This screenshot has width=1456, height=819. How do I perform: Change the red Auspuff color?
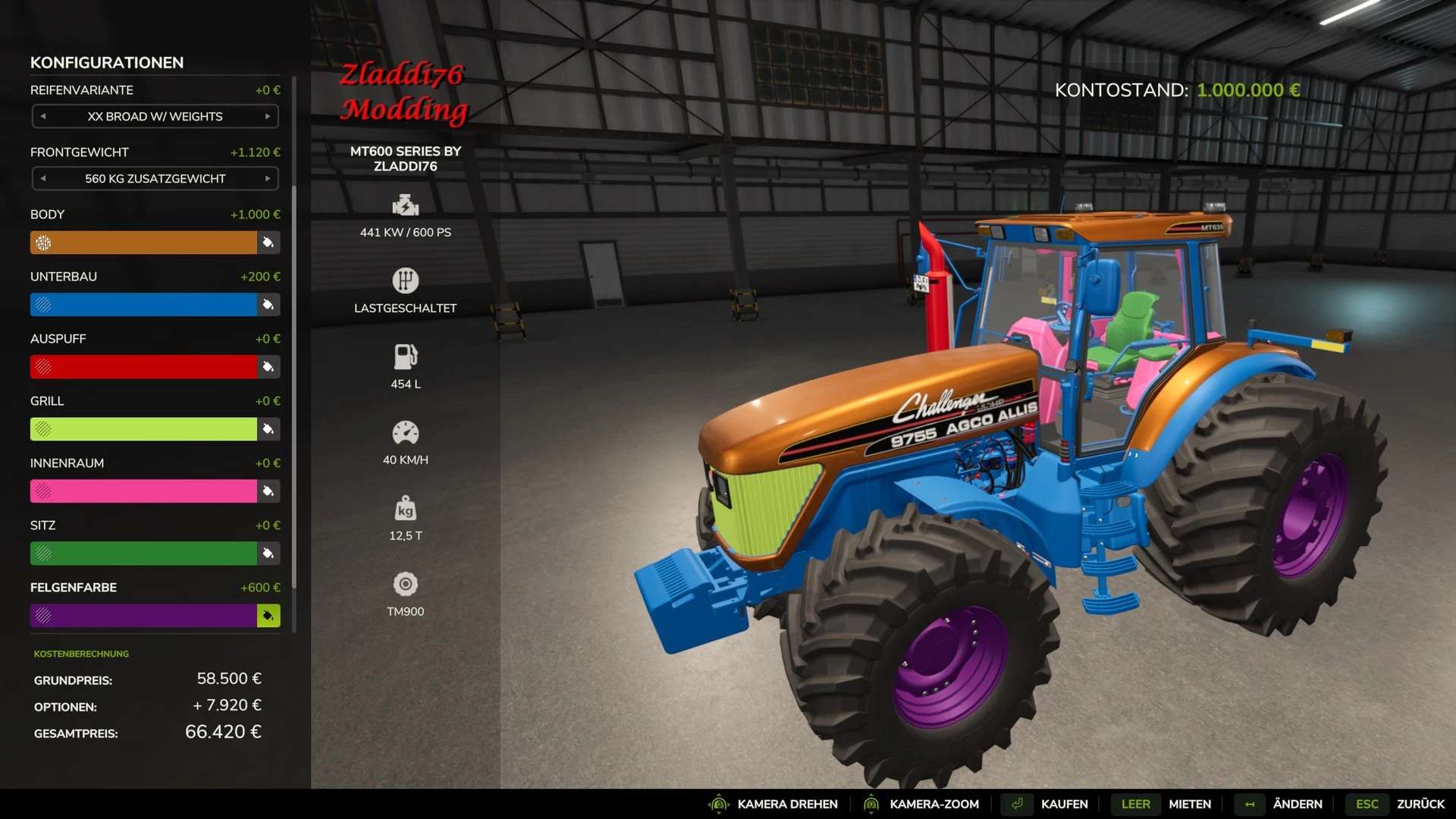[268, 367]
